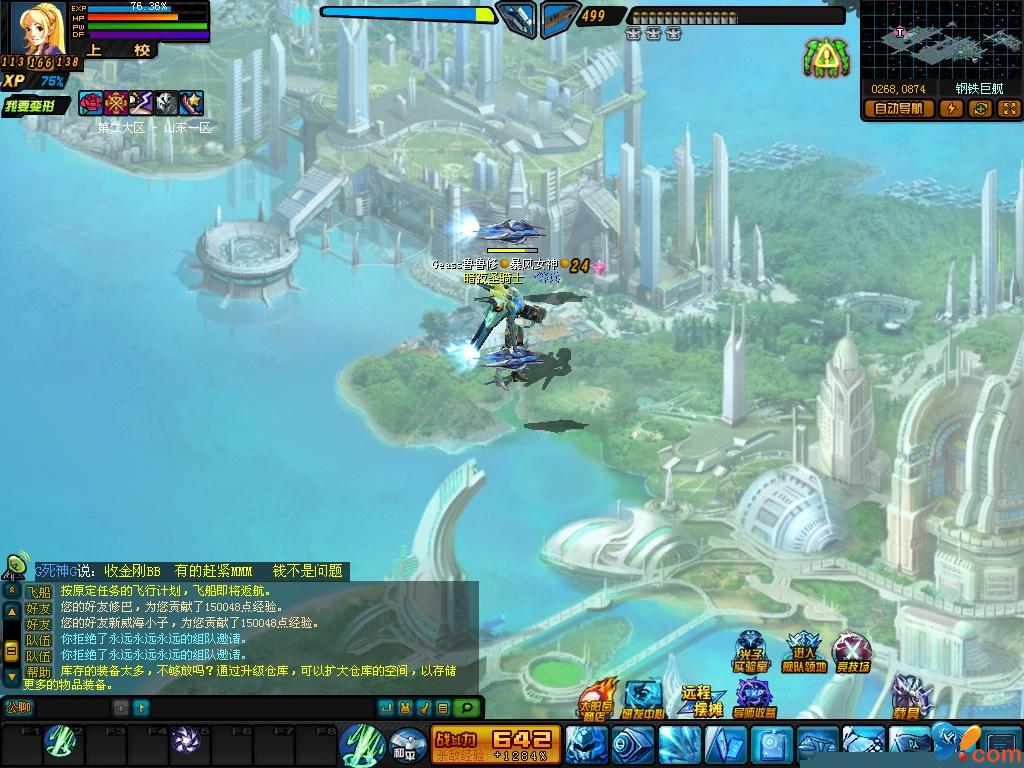Screen dimensions: 1024x768
Task: Enter the 光子实验室 photon lab
Action: coord(750,654)
